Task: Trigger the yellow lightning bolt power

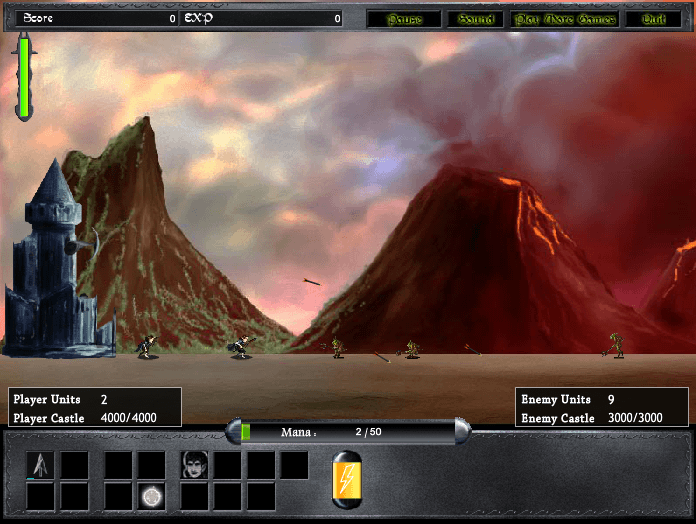Action: point(347,481)
